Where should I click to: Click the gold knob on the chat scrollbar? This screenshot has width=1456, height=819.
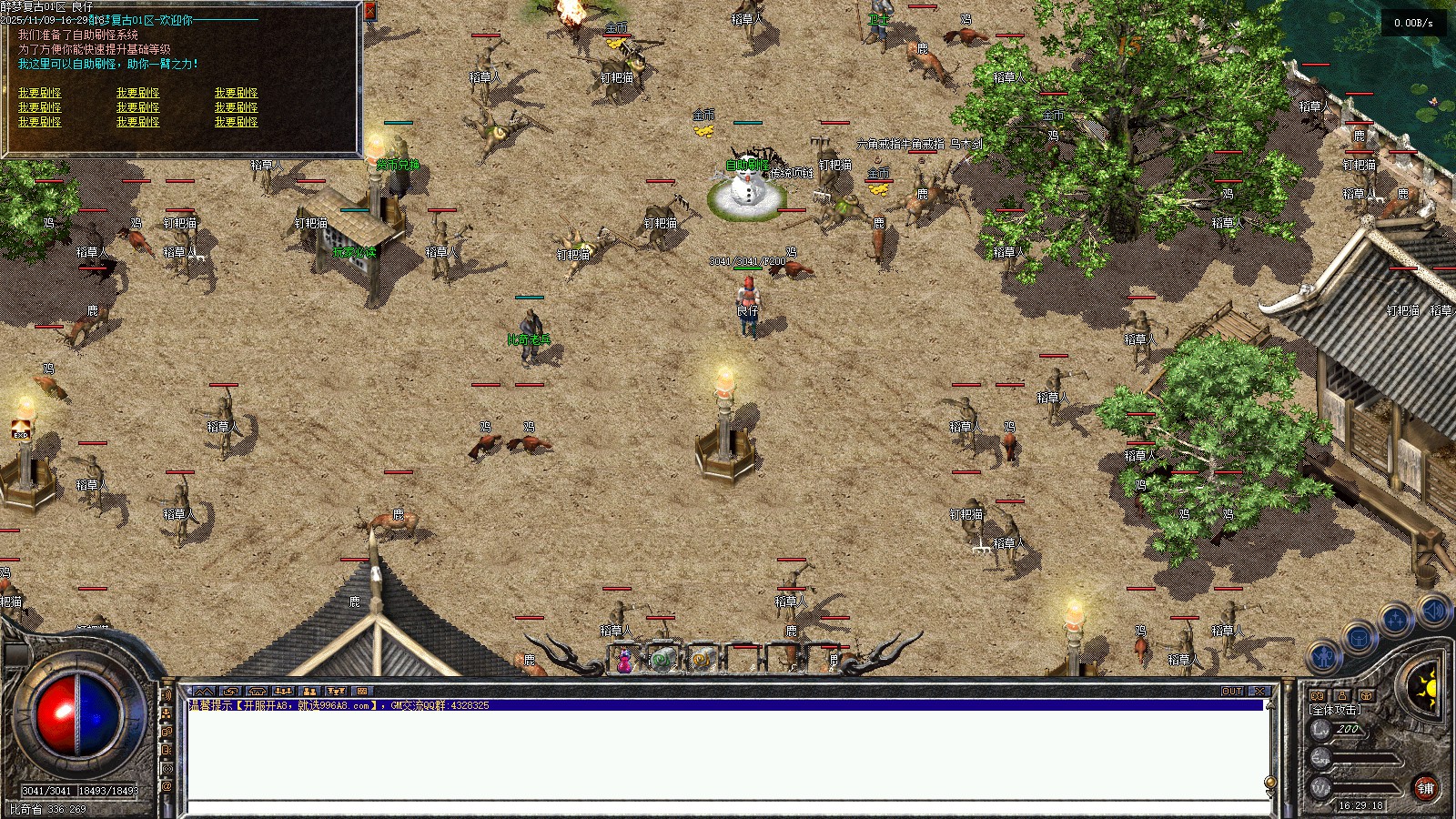pyautogui.click(x=1270, y=783)
